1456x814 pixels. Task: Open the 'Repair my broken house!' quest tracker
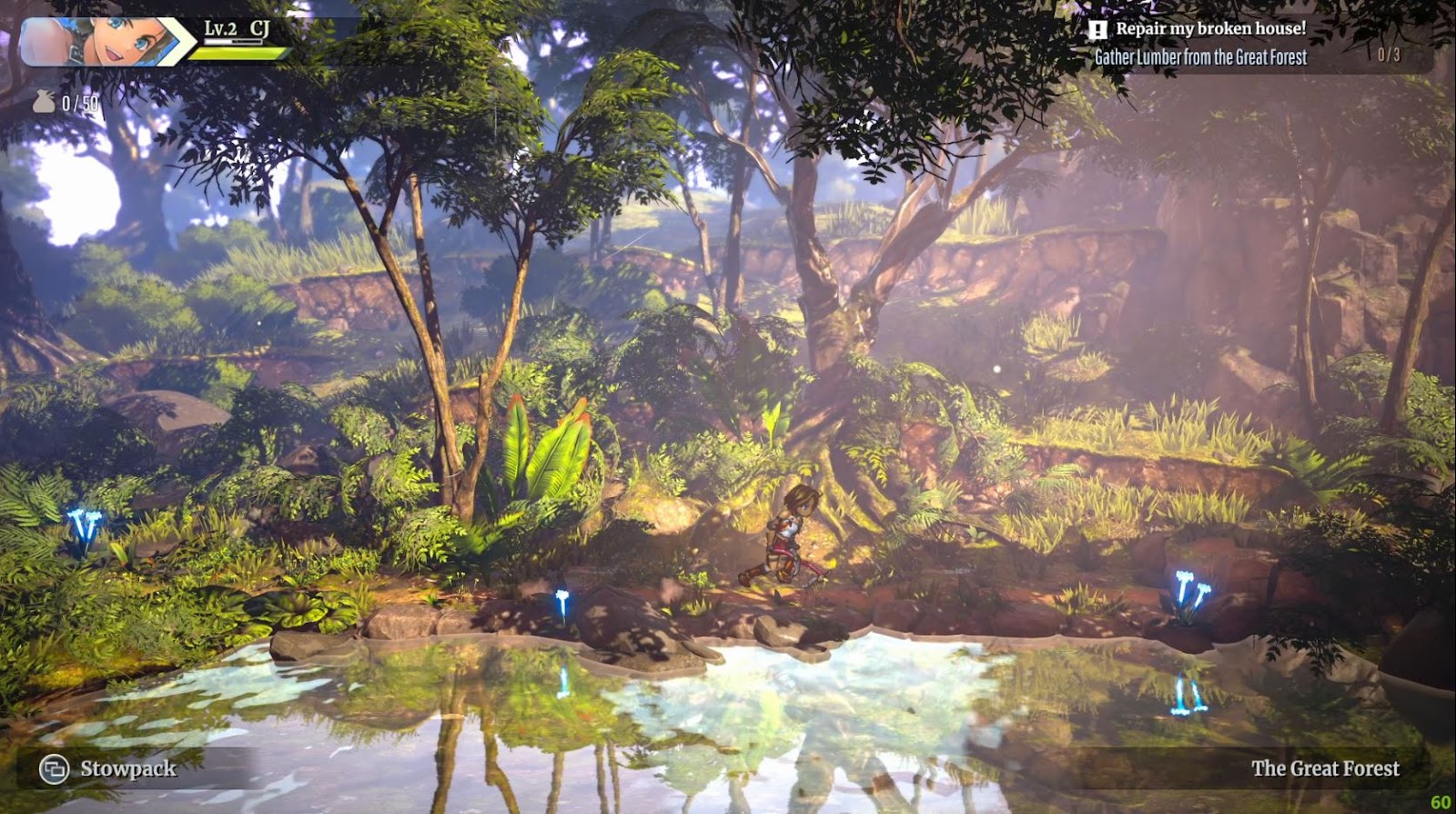[1210, 29]
